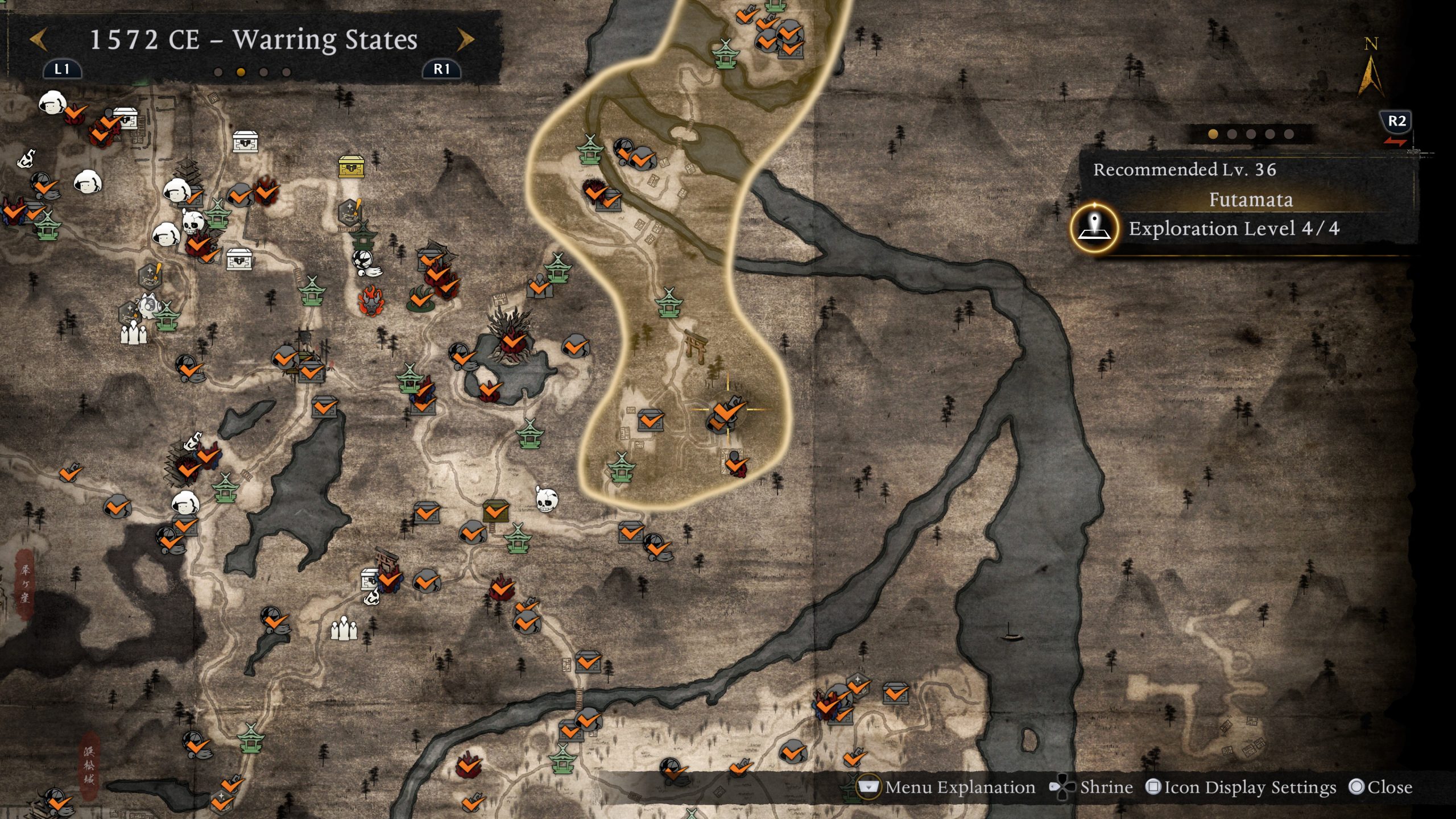This screenshot has height=819, width=1456.
Task: Click the compass North indicator
Action: tap(1371, 60)
